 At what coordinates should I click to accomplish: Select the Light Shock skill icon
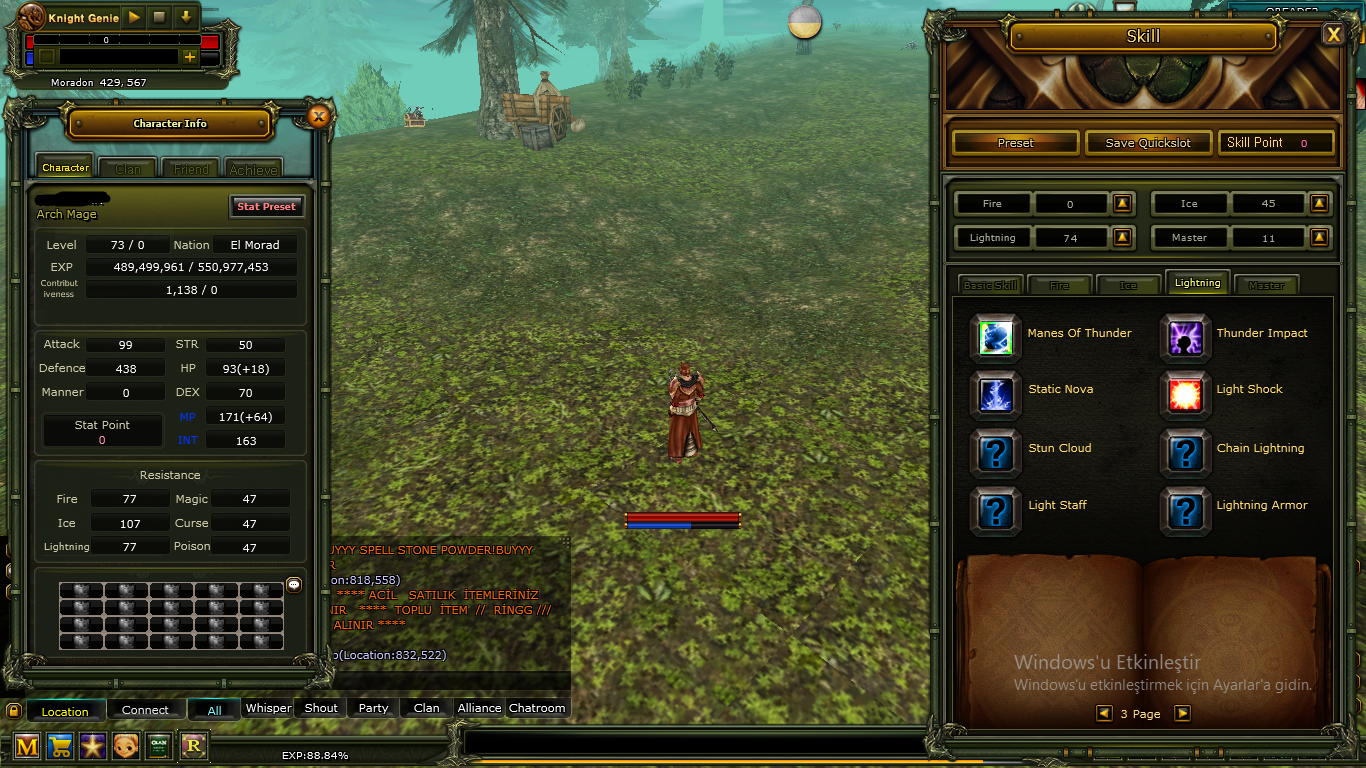(x=1185, y=395)
